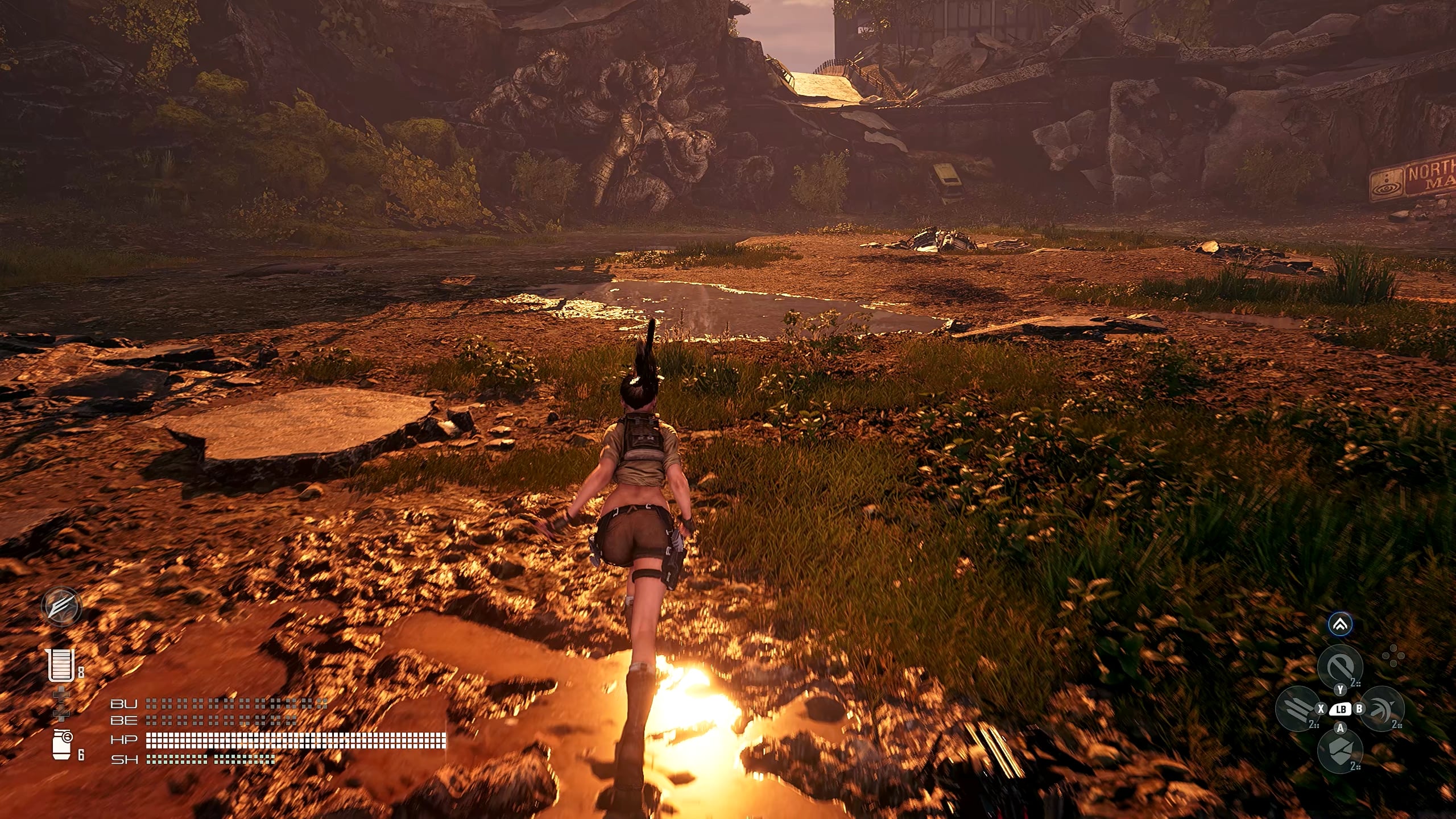
Task: Activate the winged blade emblem icon
Action: pos(61,606)
